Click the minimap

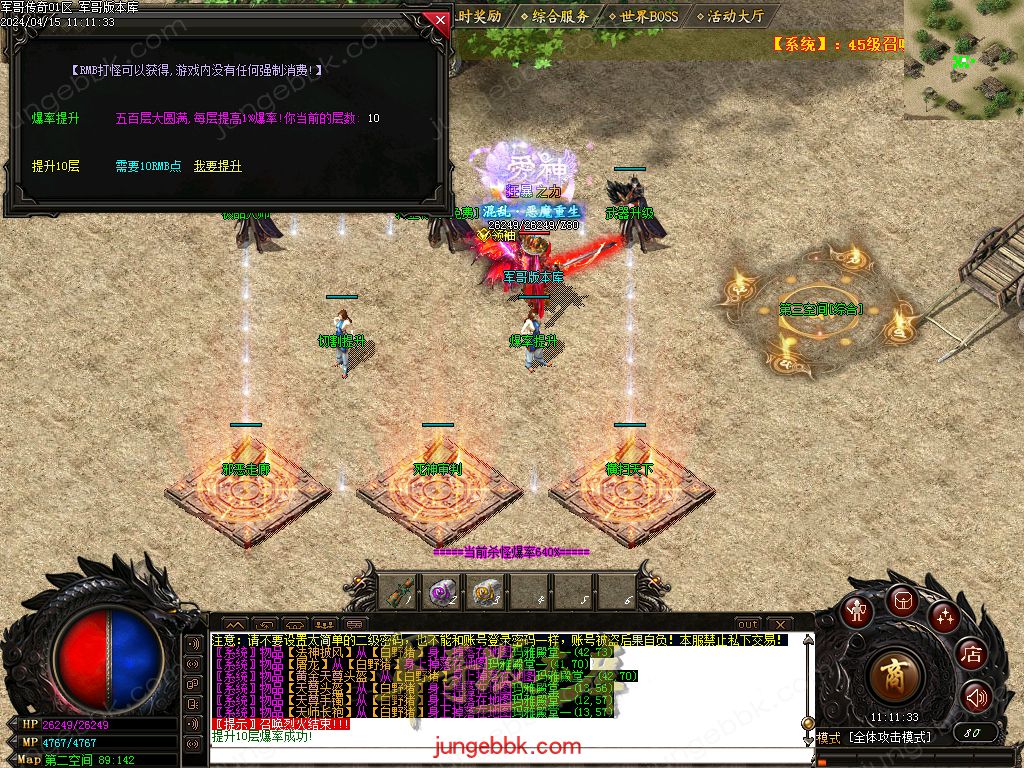point(964,58)
